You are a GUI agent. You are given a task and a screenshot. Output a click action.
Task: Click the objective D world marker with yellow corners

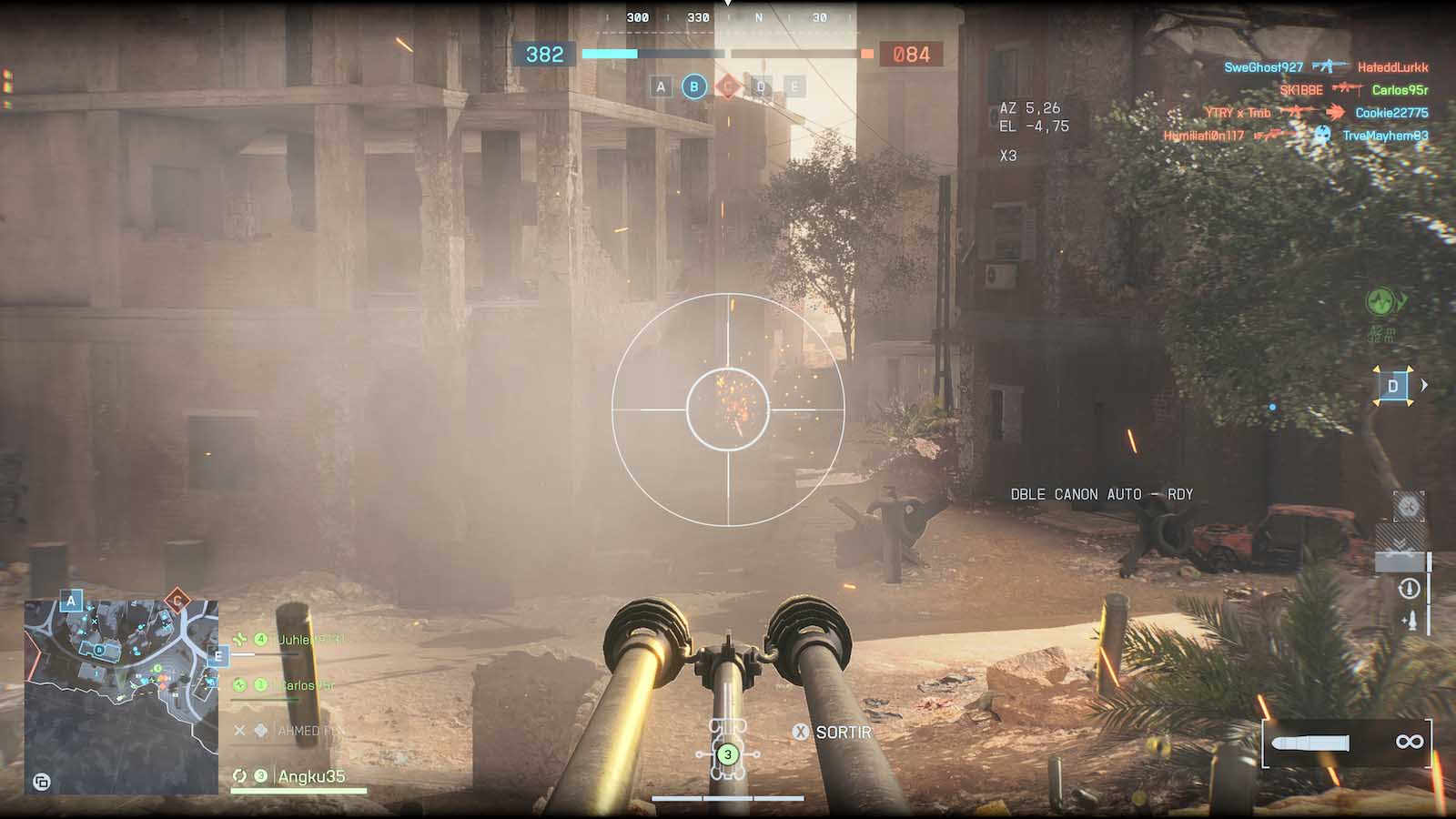(x=1392, y=386)
